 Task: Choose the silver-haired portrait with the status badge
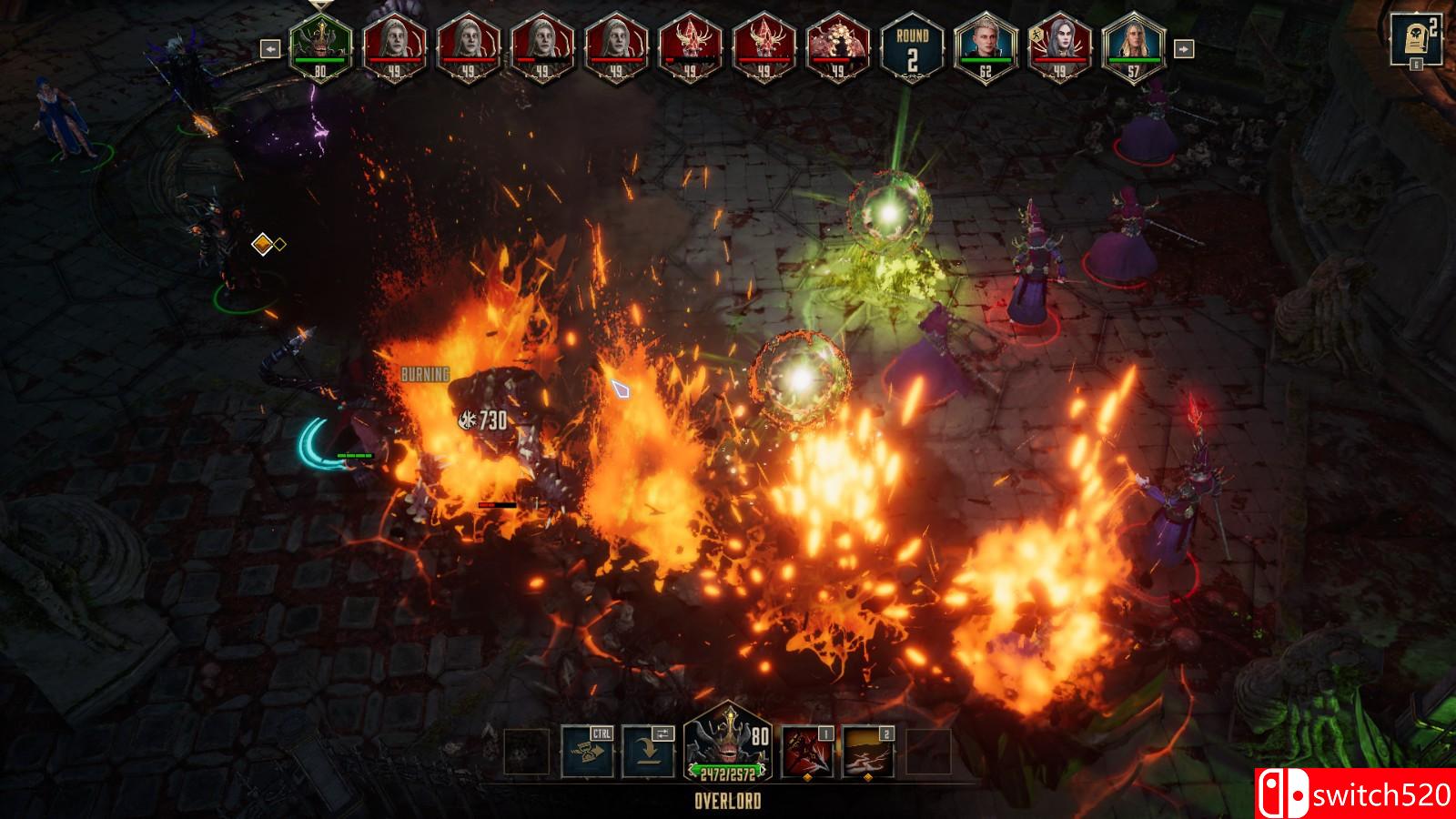point(1059,47)
